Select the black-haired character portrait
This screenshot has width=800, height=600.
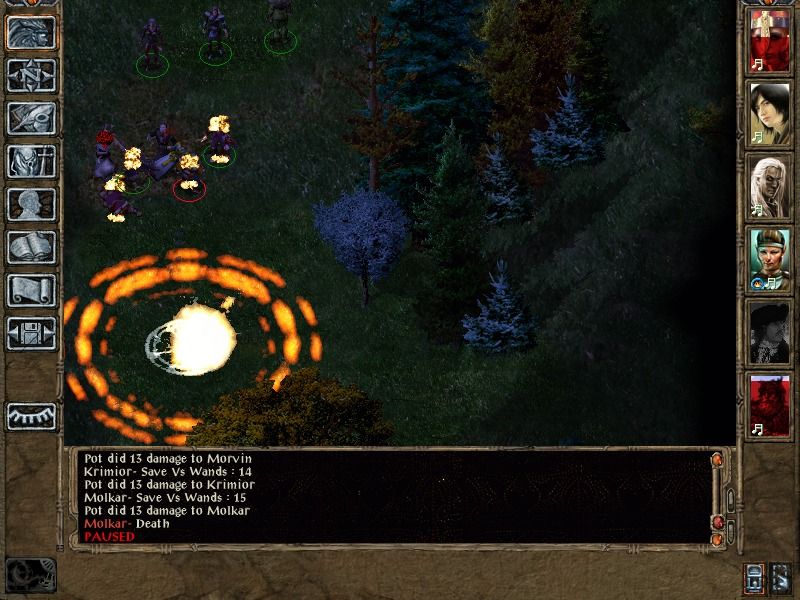[x=770, y=114]
